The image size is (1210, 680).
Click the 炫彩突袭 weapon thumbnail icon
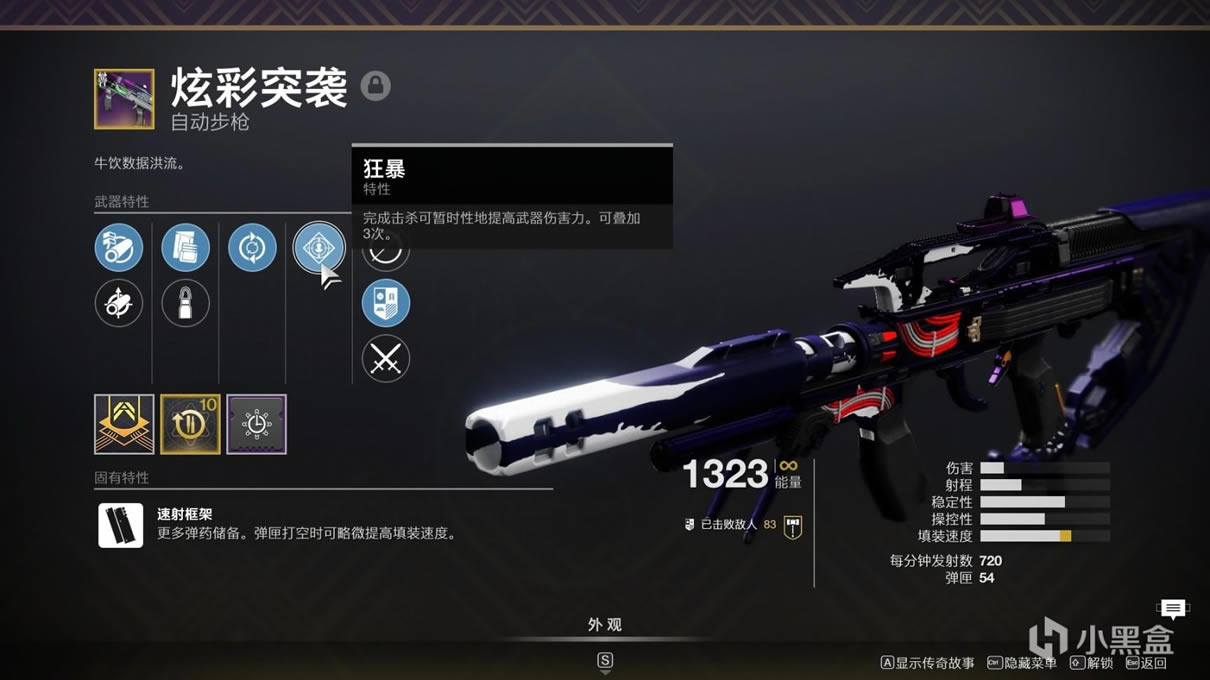pos(124,99)
